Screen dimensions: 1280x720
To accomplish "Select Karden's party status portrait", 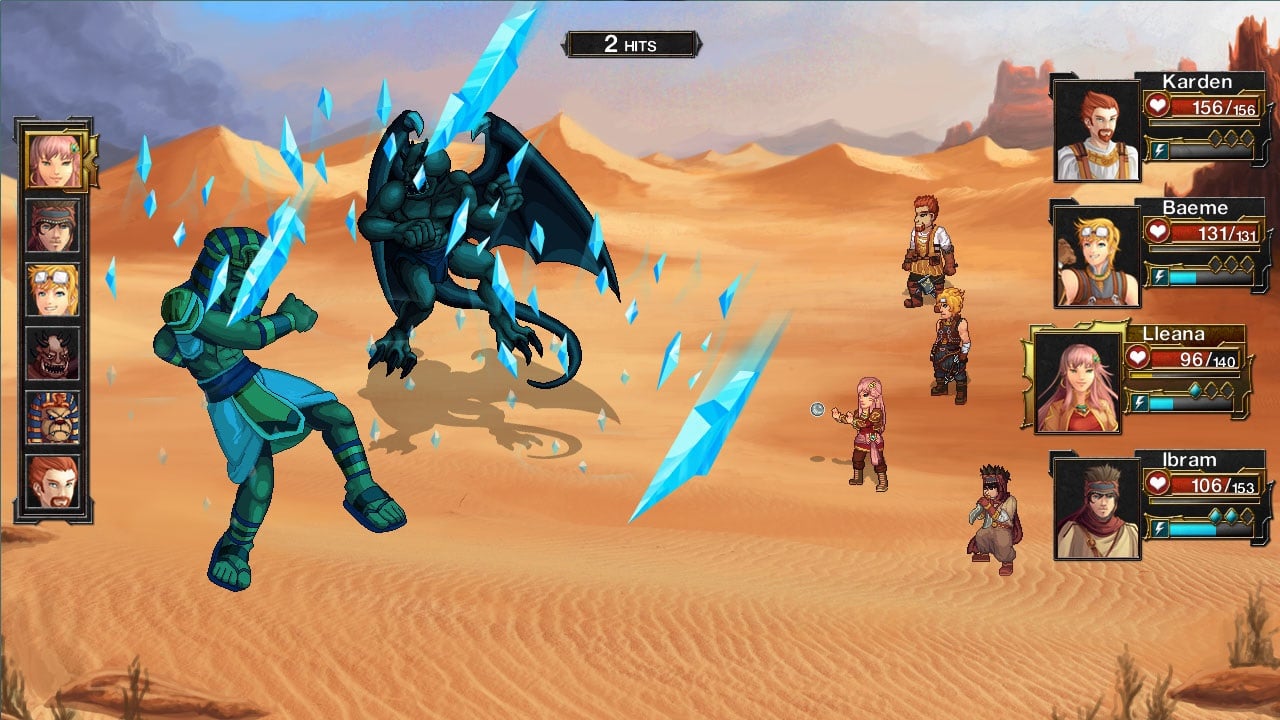I will [1097, 130].
